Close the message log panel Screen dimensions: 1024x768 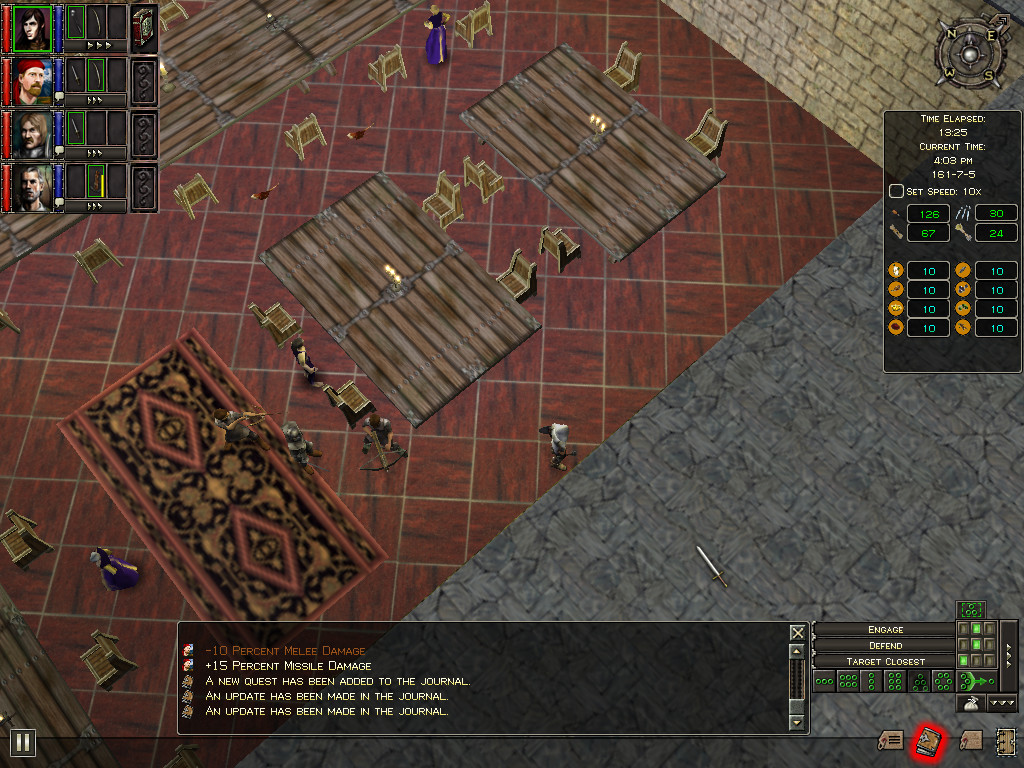[797, 633]
